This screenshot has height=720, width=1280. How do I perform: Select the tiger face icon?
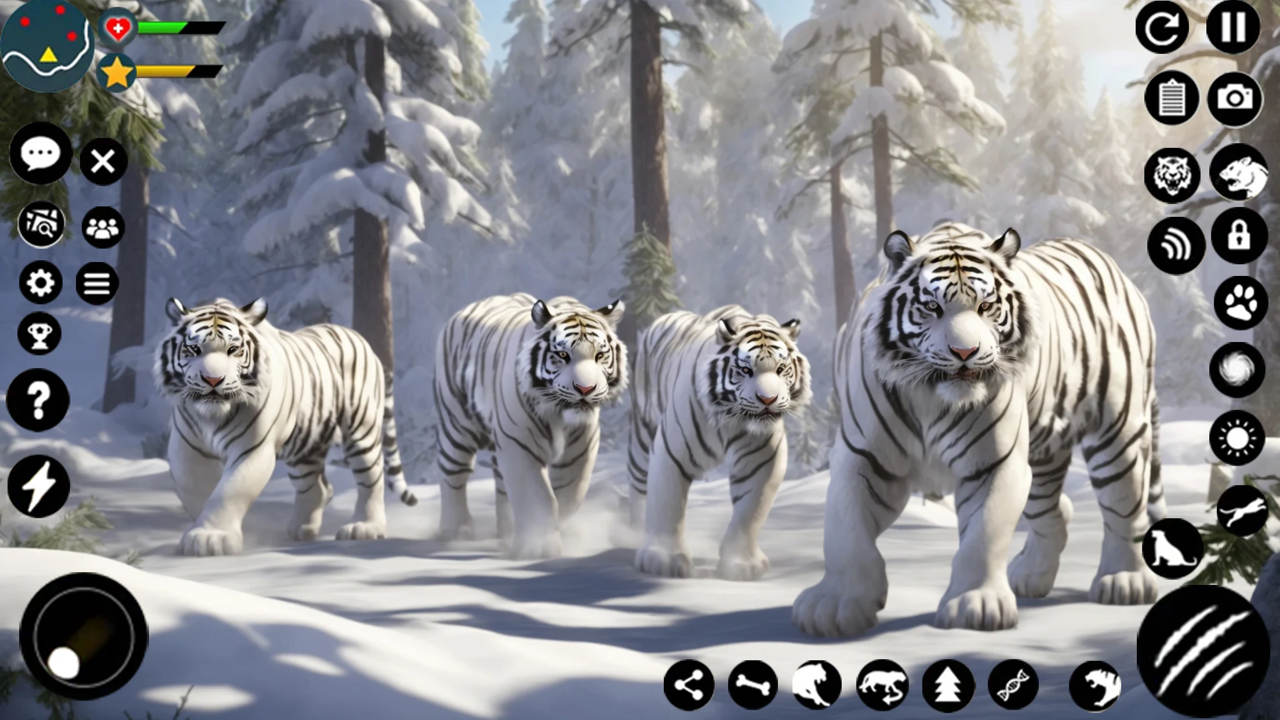tap(1172, 174)
